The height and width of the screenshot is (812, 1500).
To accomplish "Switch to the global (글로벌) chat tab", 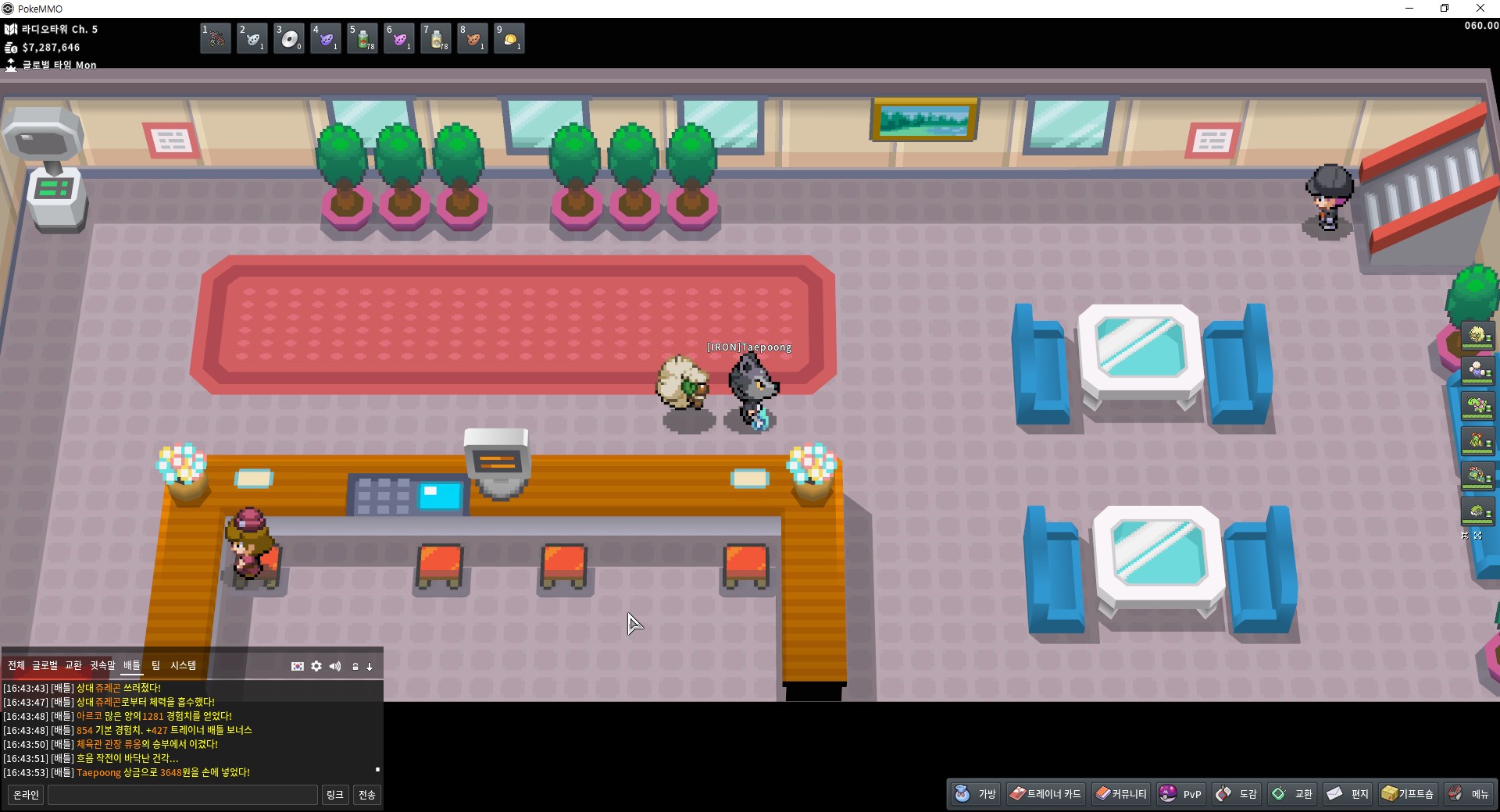I will [45, 665].
